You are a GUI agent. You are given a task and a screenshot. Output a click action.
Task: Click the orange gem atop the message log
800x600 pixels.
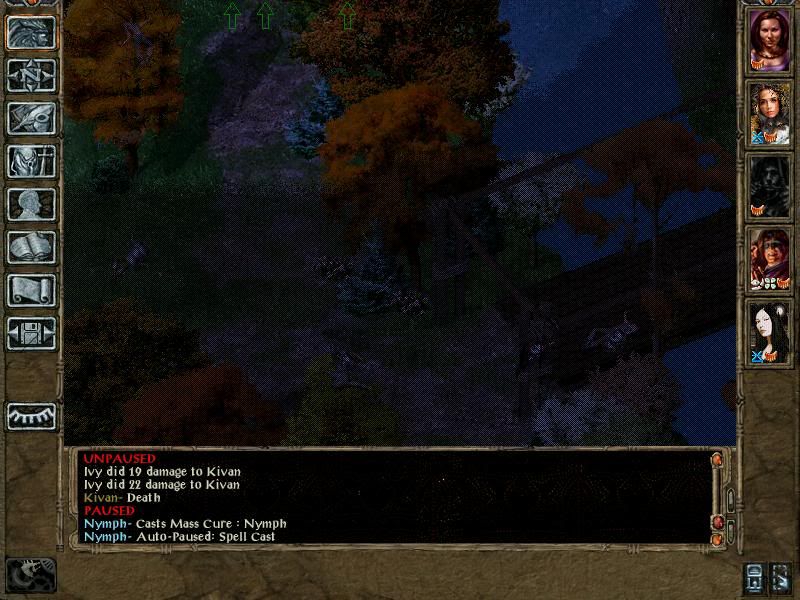click(716, 460)
